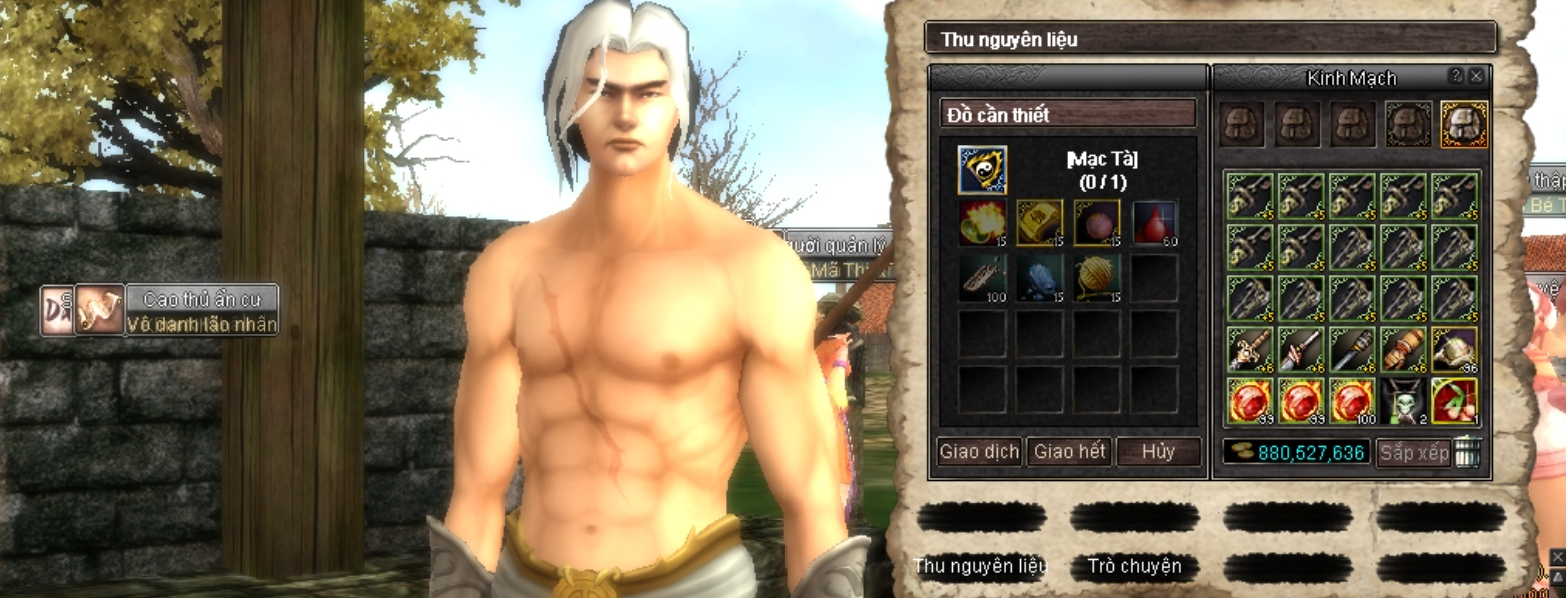Open the trash bin in the inventory
1566x598 pixels.
(1466, 452)
